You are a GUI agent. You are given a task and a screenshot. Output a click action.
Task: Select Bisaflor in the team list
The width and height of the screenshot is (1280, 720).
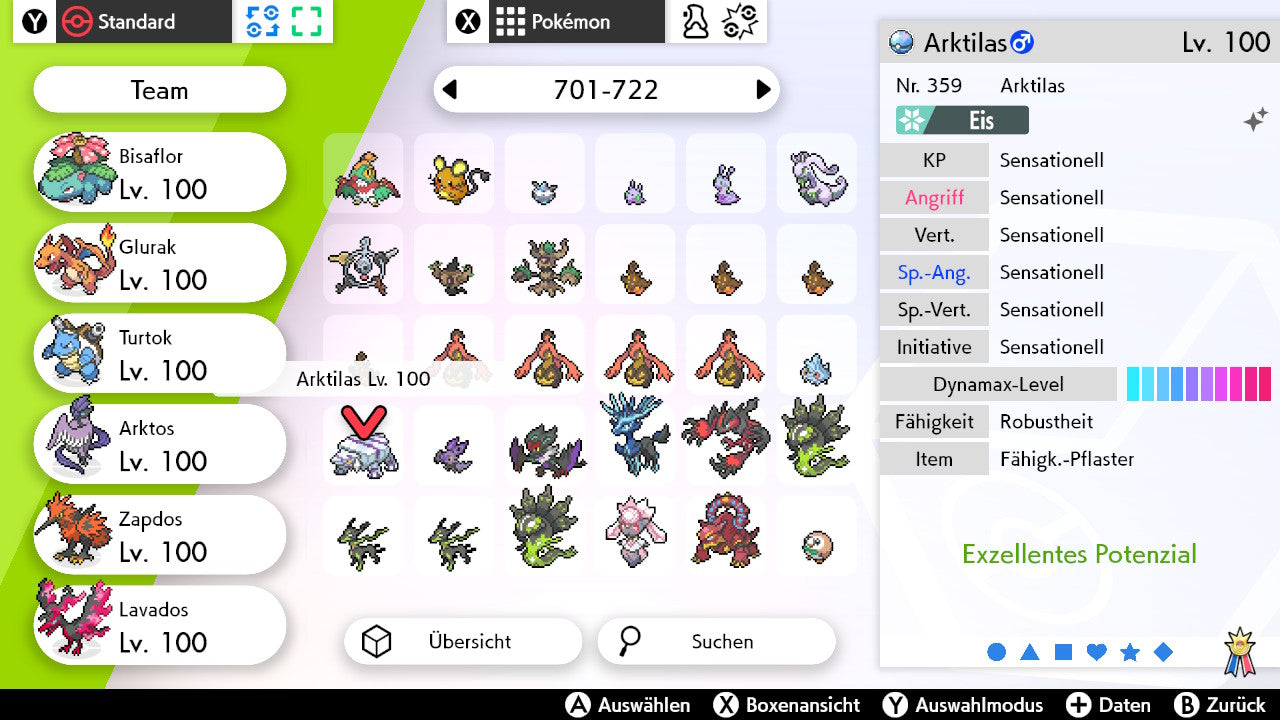click(x=160, y=173)
